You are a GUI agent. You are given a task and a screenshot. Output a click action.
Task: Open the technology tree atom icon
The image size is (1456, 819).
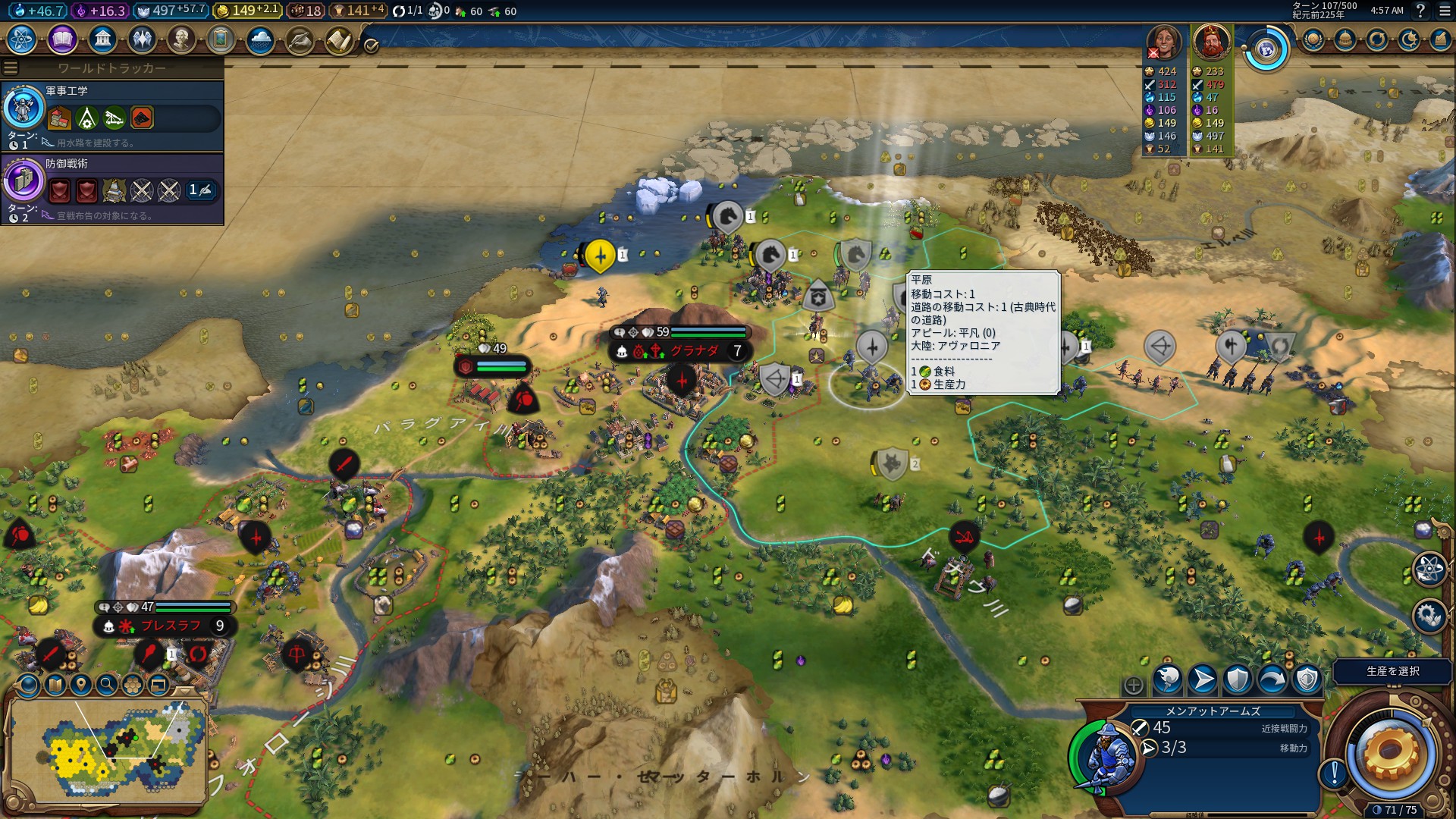(22, 39)
